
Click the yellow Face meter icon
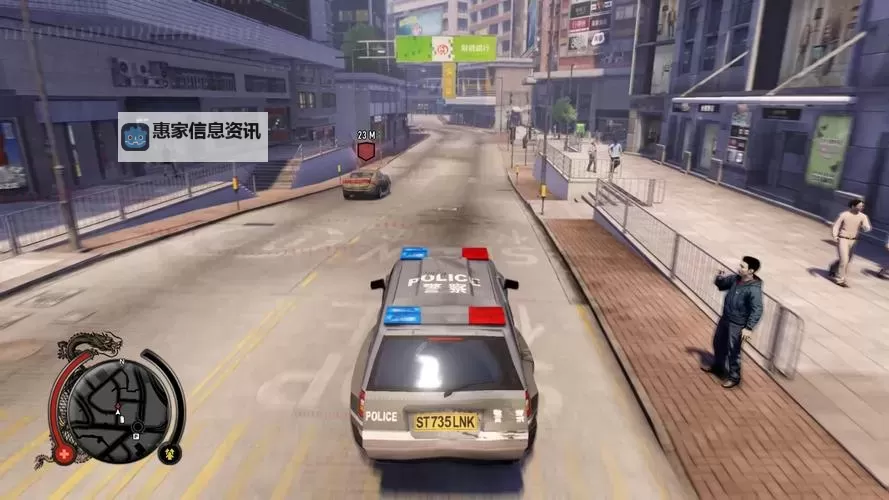[169, 453]
